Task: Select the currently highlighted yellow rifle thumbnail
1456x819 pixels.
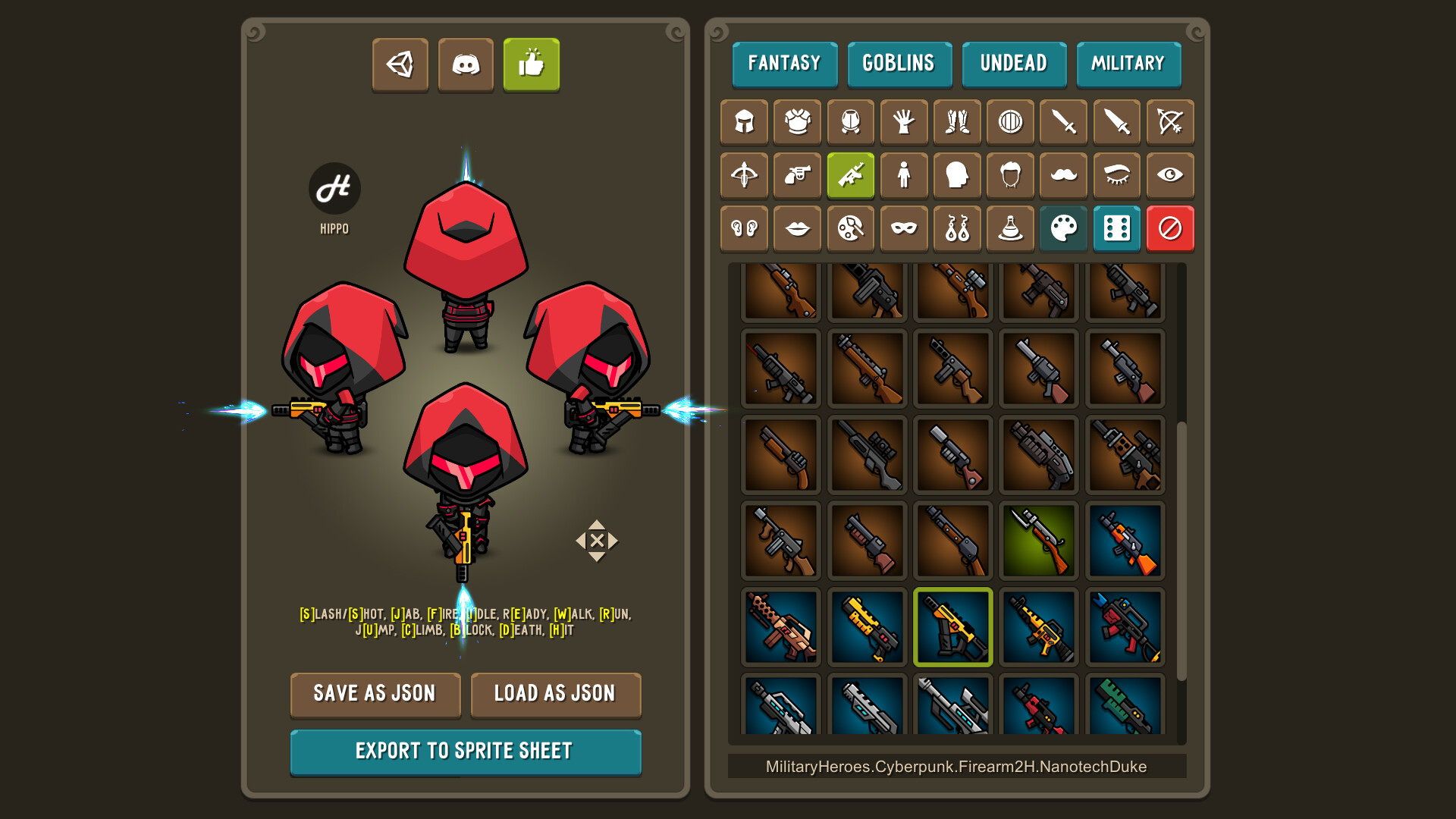Action: (952, 627)
